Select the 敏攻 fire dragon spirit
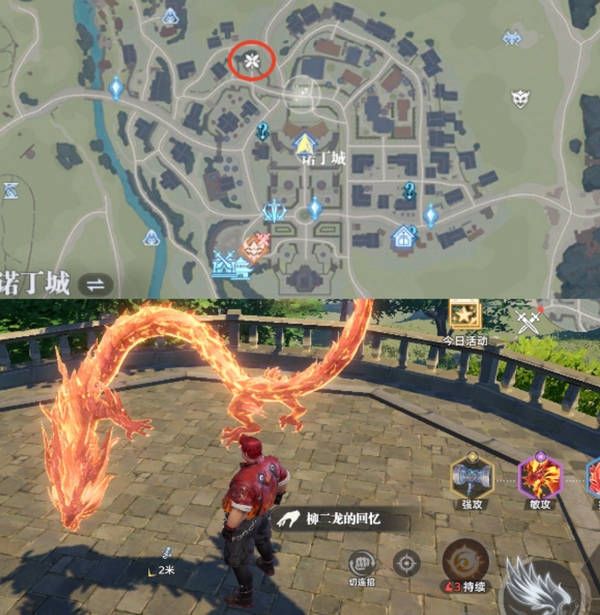The height and width of the screenshot is (615, 600). point(540,476)
